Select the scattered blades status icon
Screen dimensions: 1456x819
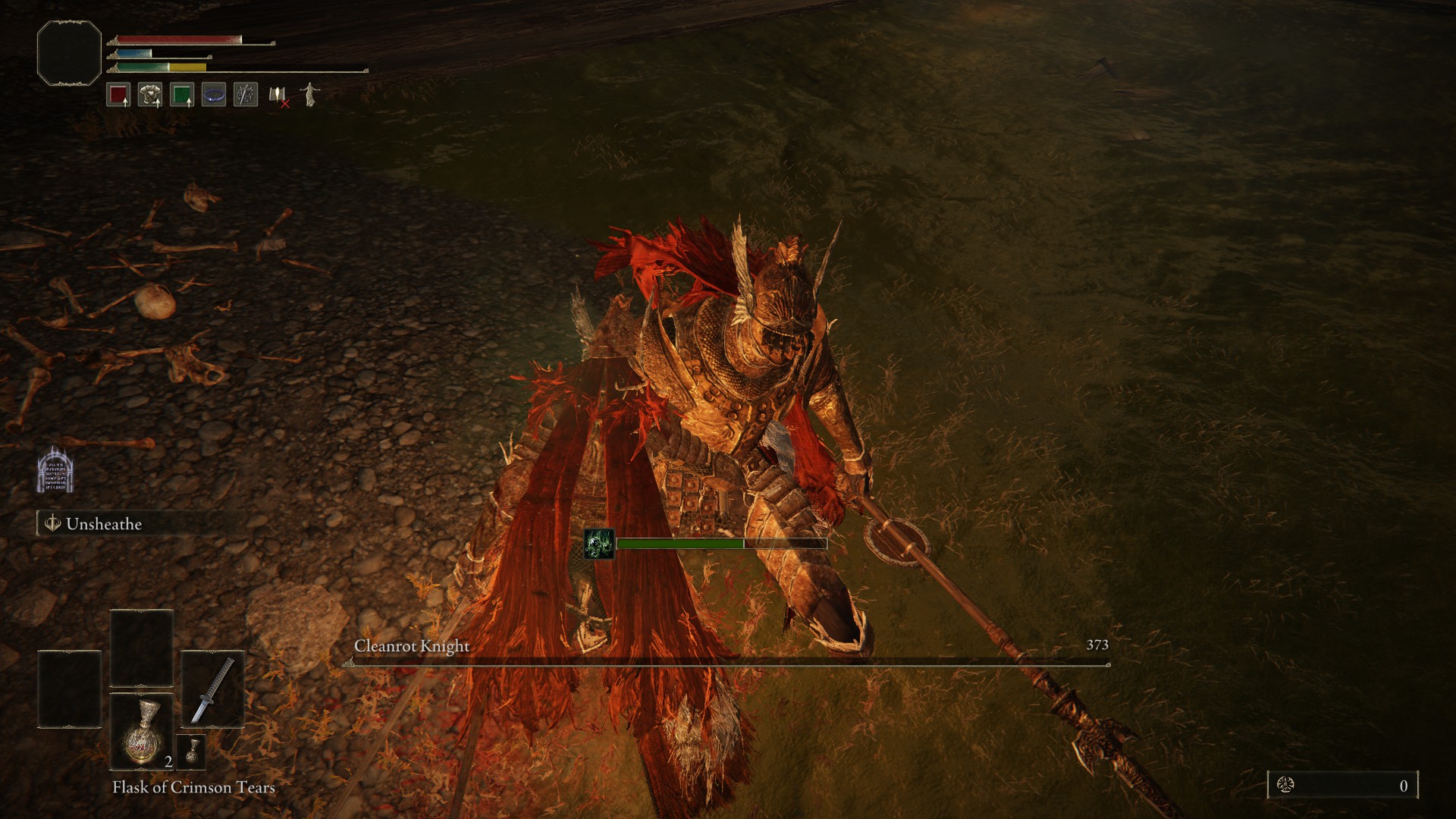(x=244, y=94)
